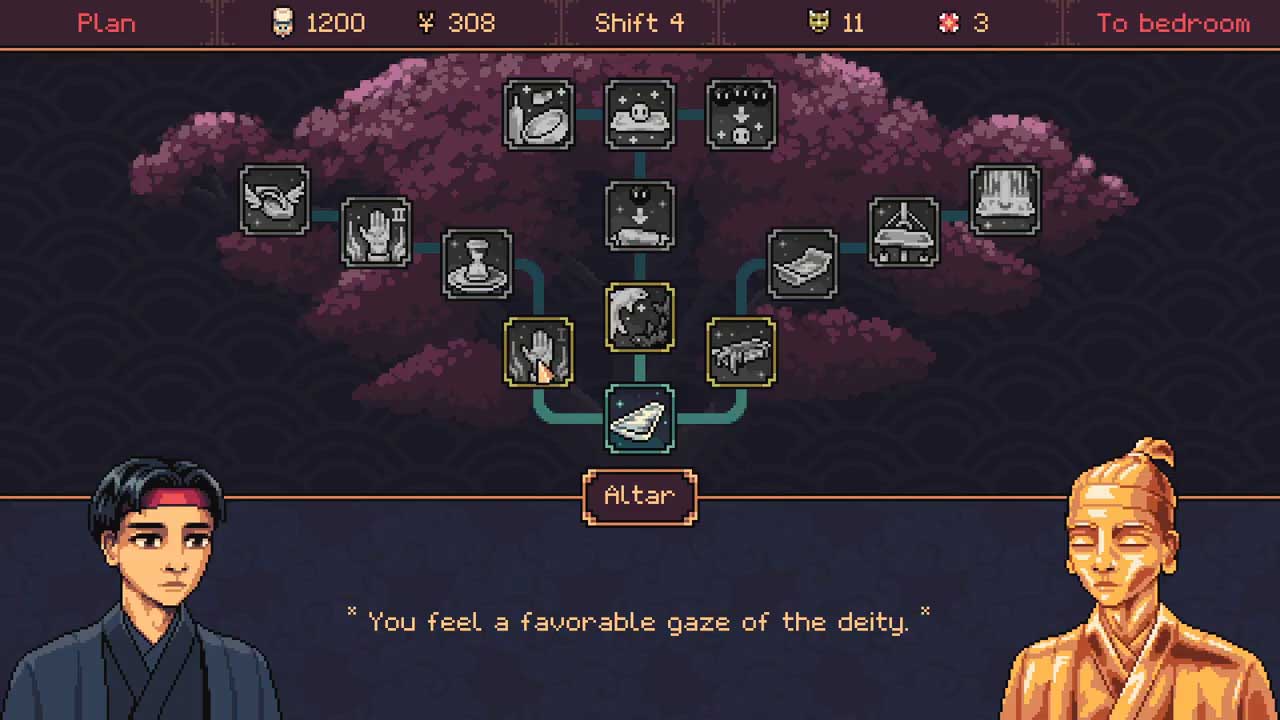Choose the waterfall upgrade node
Viewport: 1280px width, 720px height.
coord(1005,200)
